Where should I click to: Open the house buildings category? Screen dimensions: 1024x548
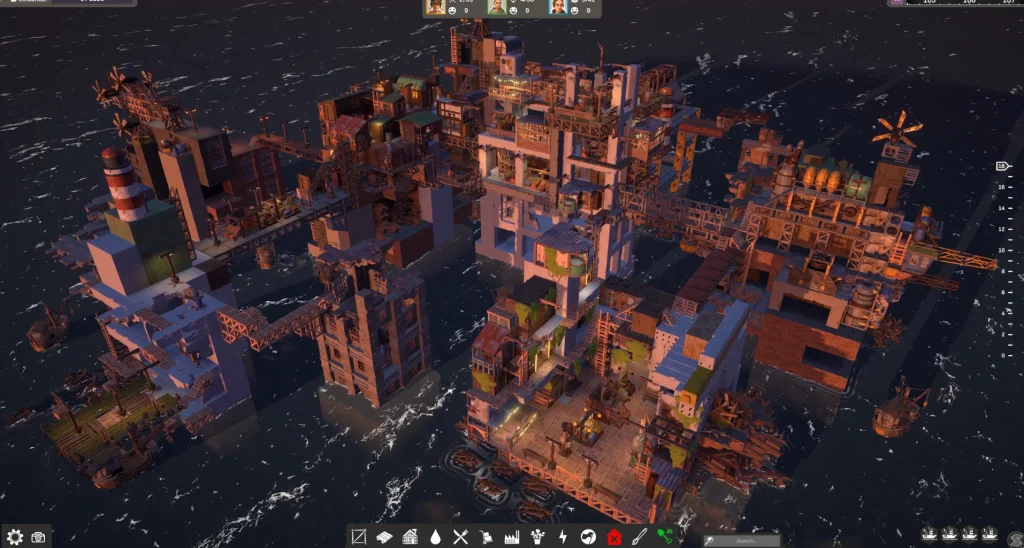point(410,537)
